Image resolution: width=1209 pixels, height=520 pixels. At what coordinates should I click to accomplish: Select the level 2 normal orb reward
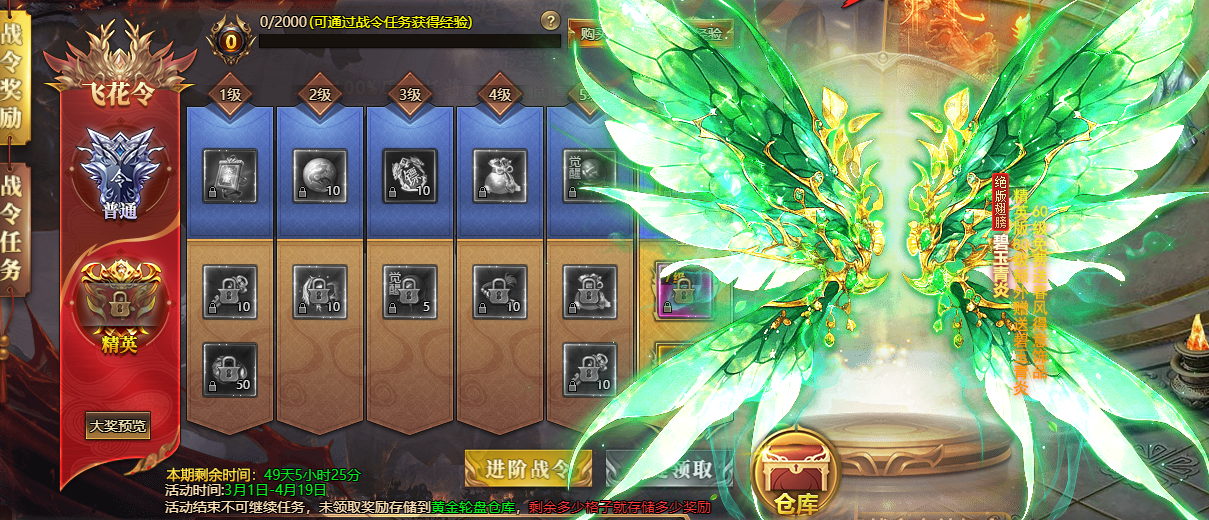(x=320, y=176)
